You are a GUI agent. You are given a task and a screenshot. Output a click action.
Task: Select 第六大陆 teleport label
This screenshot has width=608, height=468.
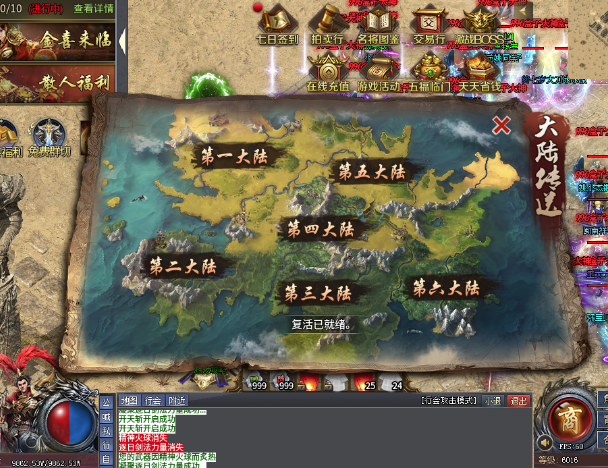pos(448,288)
